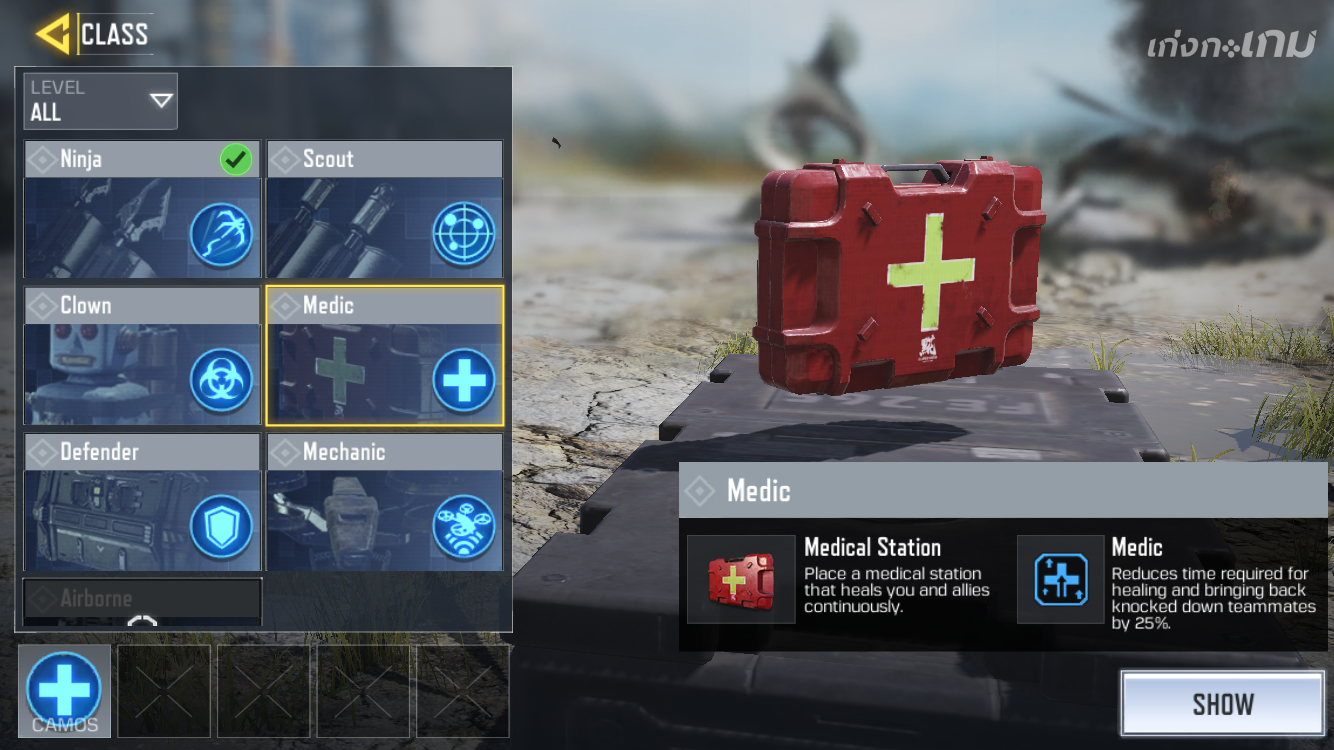
Task: Tap the Medic passive skill icon
Action: (x=1061, y=580)
